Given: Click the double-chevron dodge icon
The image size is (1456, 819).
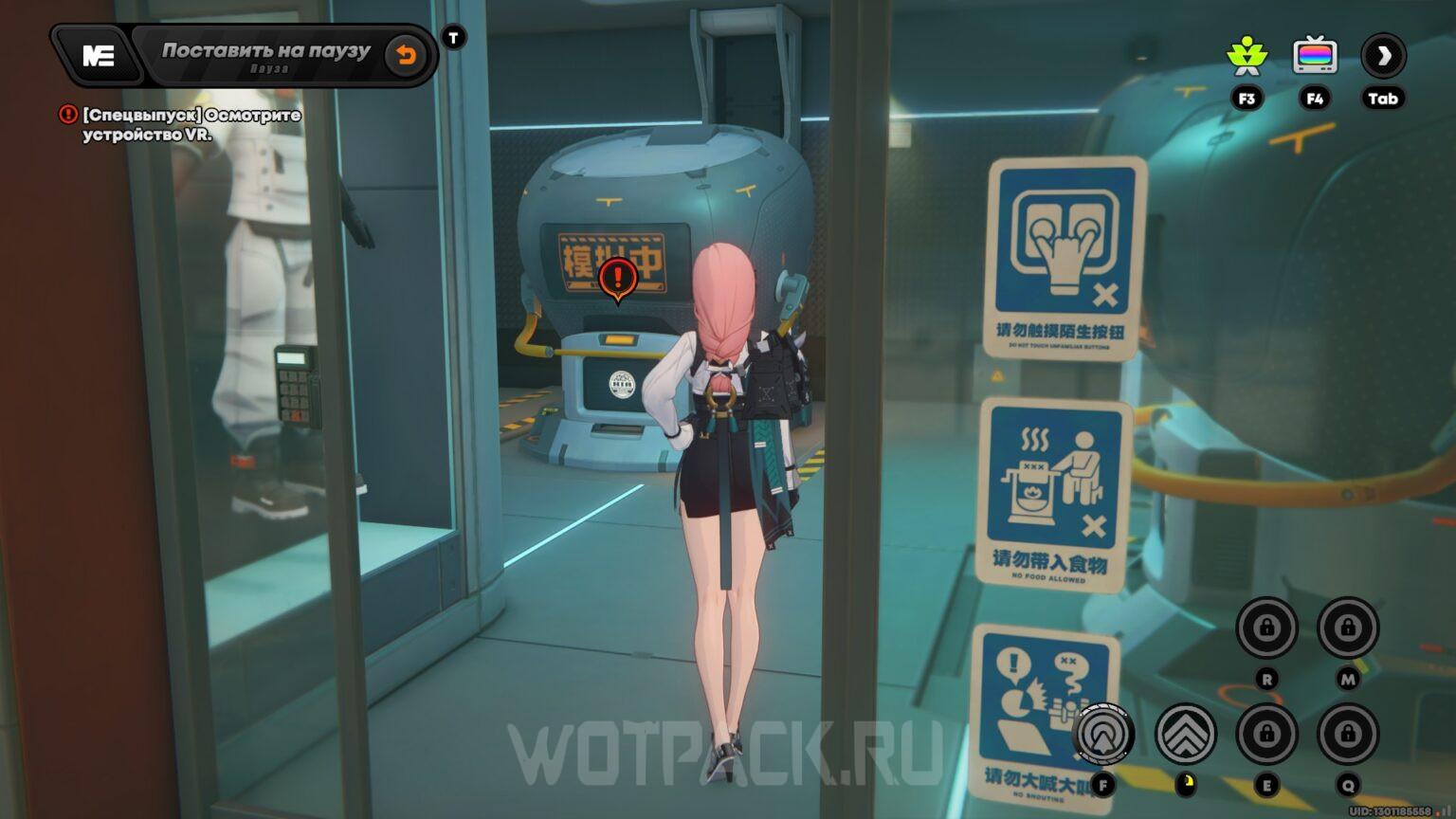Looking at the screenshot, I should tap(1188, 735).
